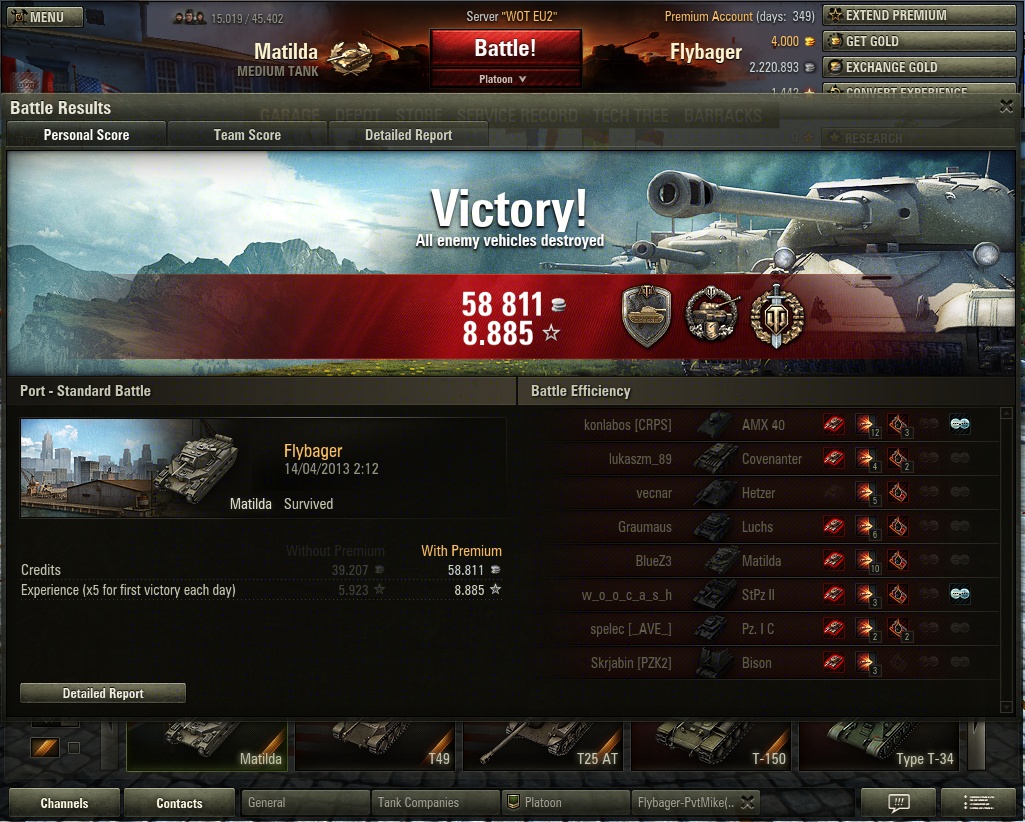The image size is (1025, 822).
Task: Start a fight with the Battle! button
Action: pos(505,49)
